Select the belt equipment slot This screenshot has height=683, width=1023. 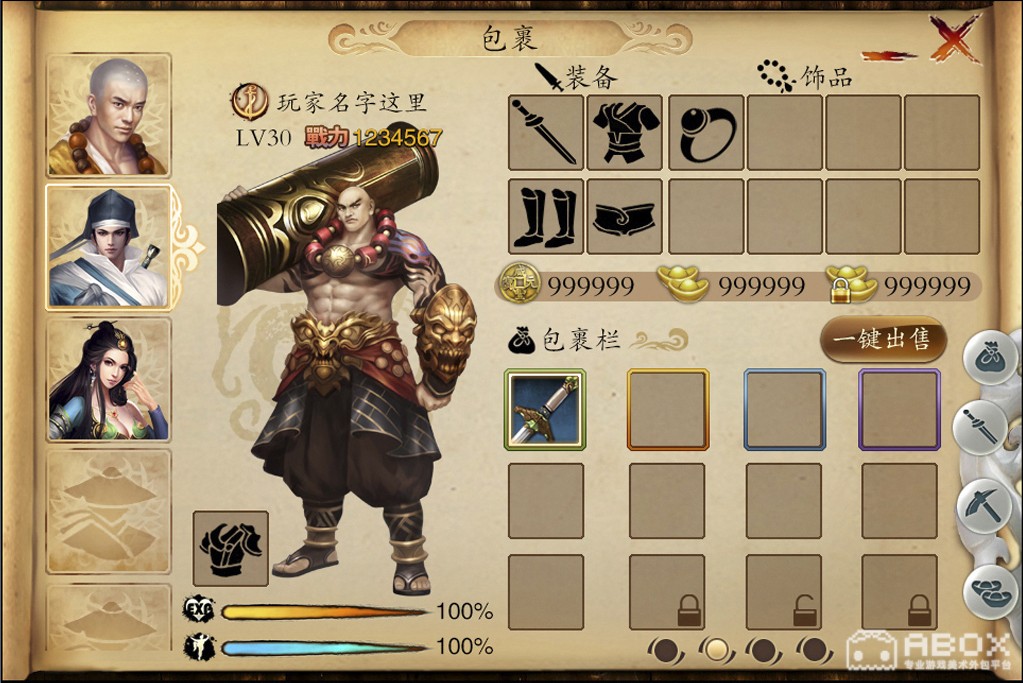pyautogui.click(x=625, y=216)
